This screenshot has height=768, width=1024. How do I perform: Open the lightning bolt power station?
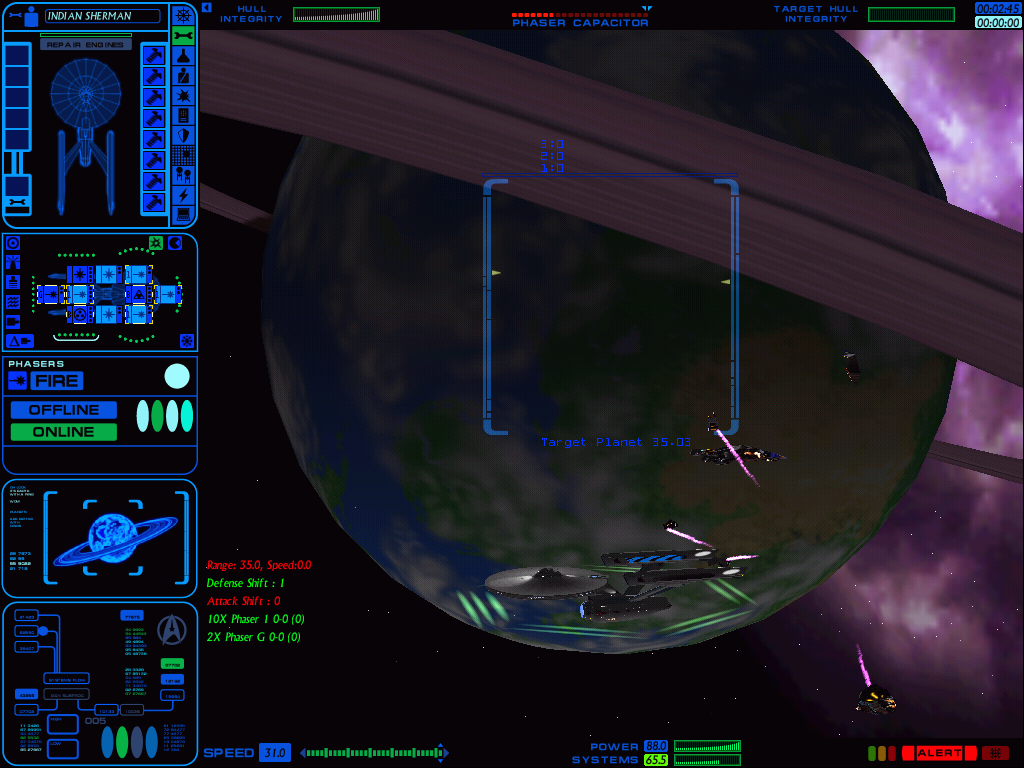click(x=182, y=195)
